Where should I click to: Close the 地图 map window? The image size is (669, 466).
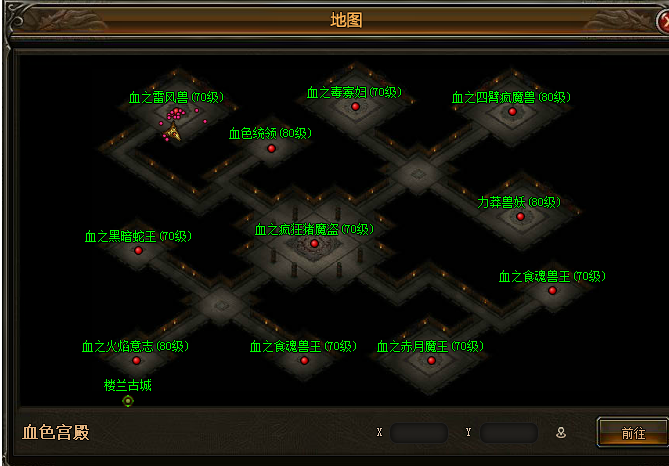(657, 18)
